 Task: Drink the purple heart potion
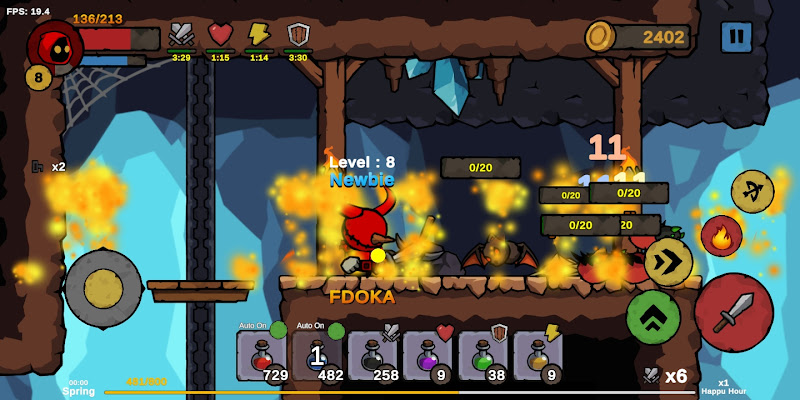tap(428, 356)
